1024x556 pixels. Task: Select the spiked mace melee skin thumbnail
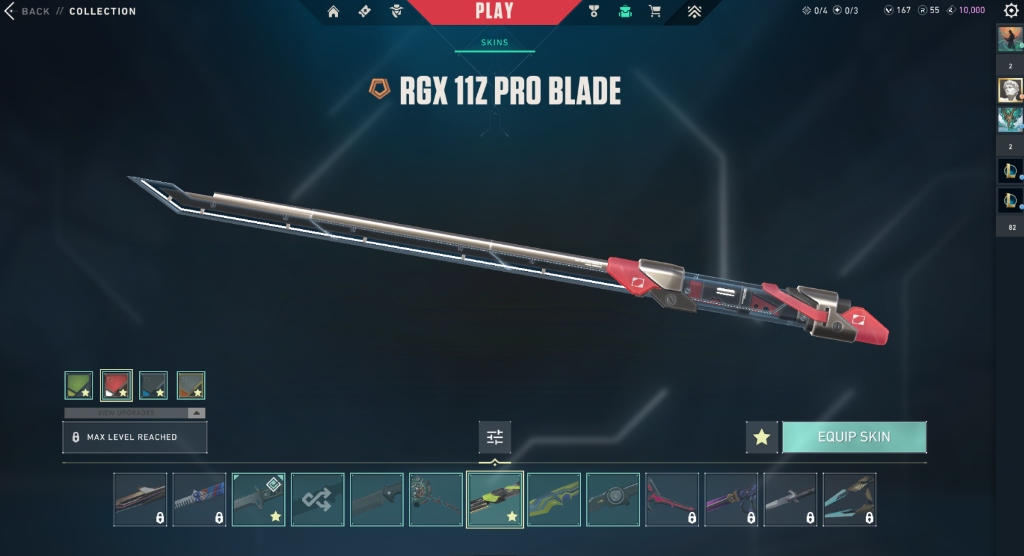pyautogui.click(x=436, y=499)
